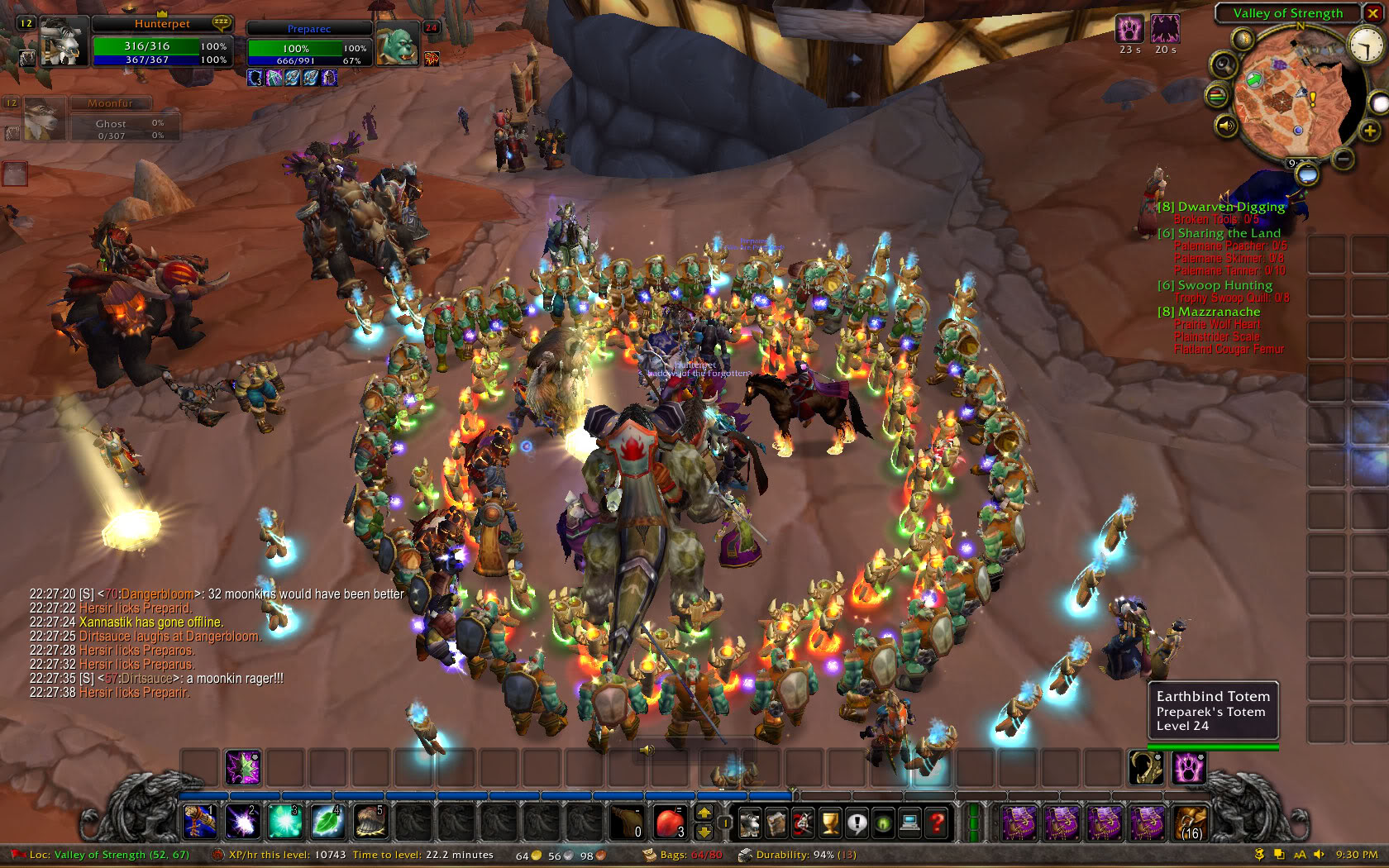Click the speaker button beside the minimap
The image size is (1389, 868).
pyautogui.click(x=1225, y=126)
